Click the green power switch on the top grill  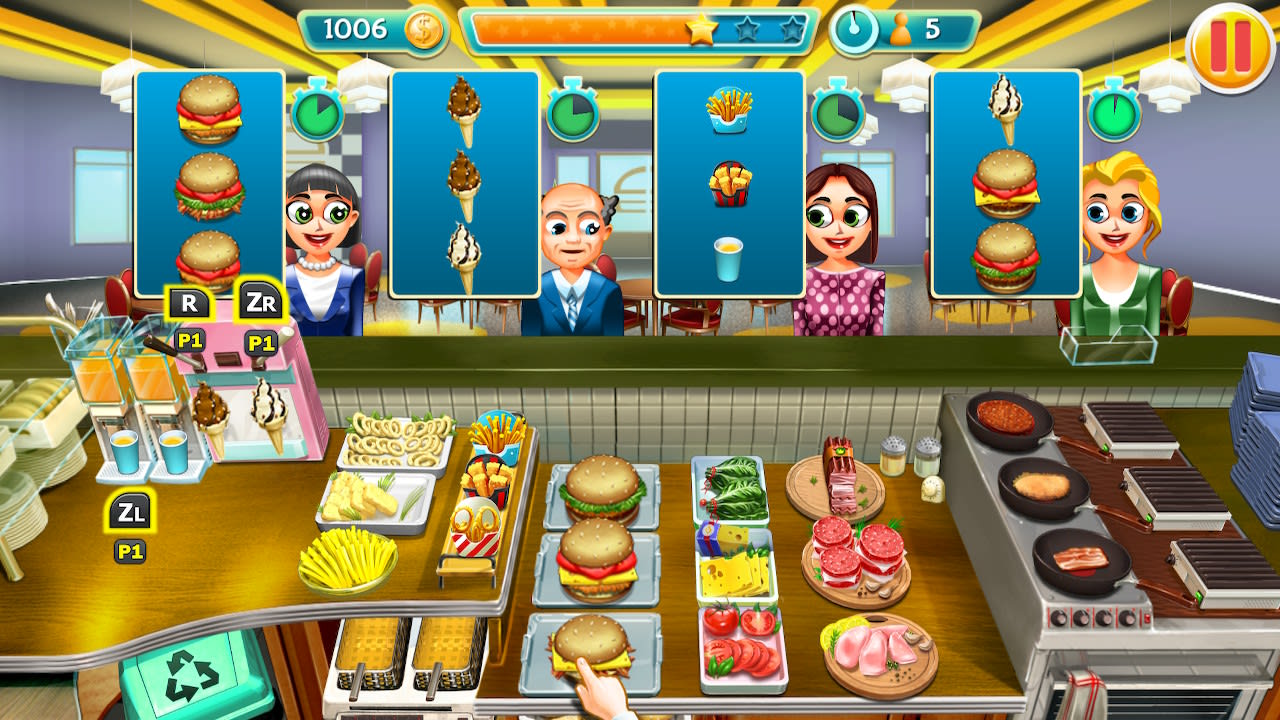tap(1105, 446)
